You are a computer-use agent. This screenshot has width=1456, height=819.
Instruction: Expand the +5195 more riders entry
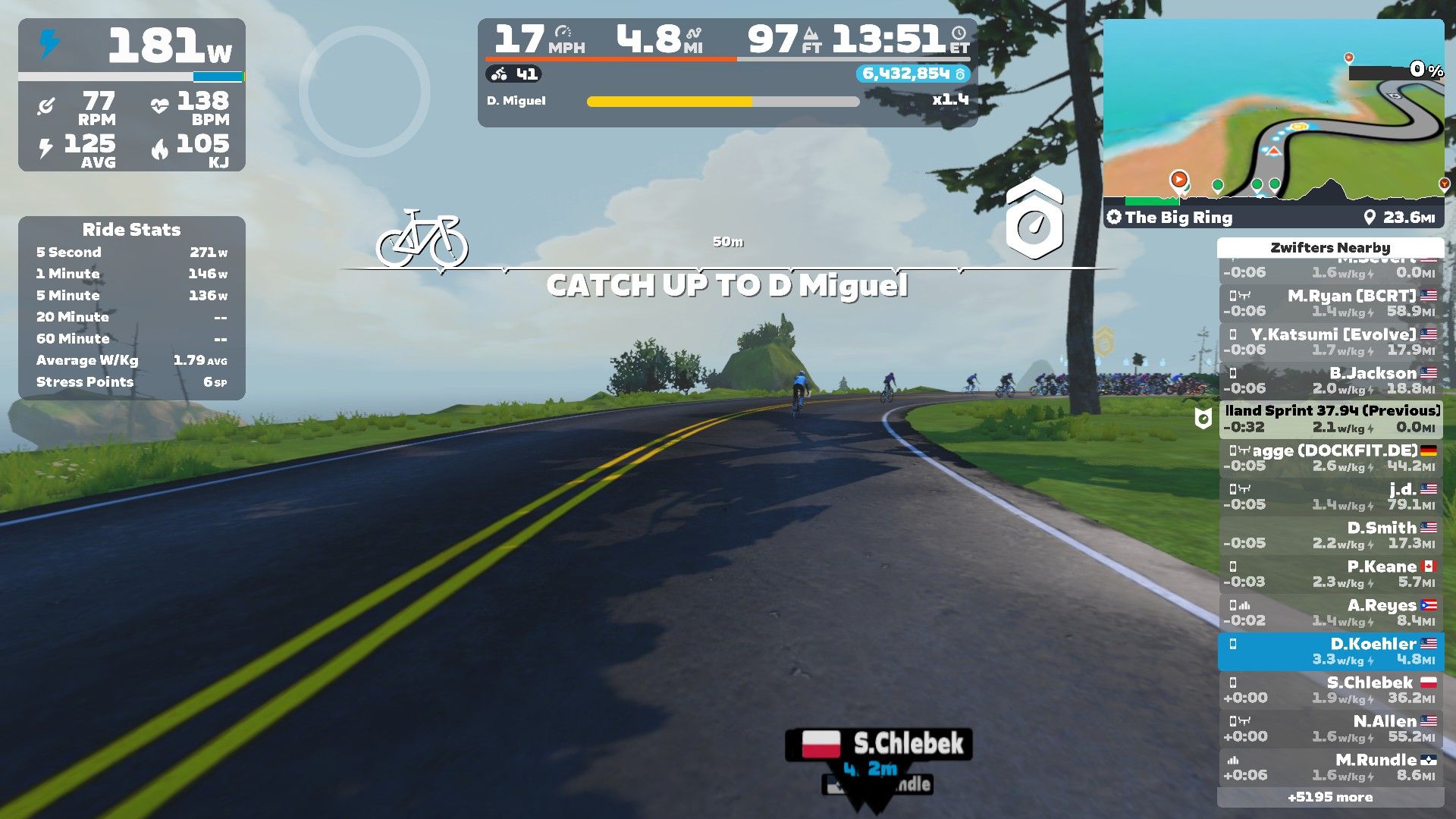(x=1330, y=797)
